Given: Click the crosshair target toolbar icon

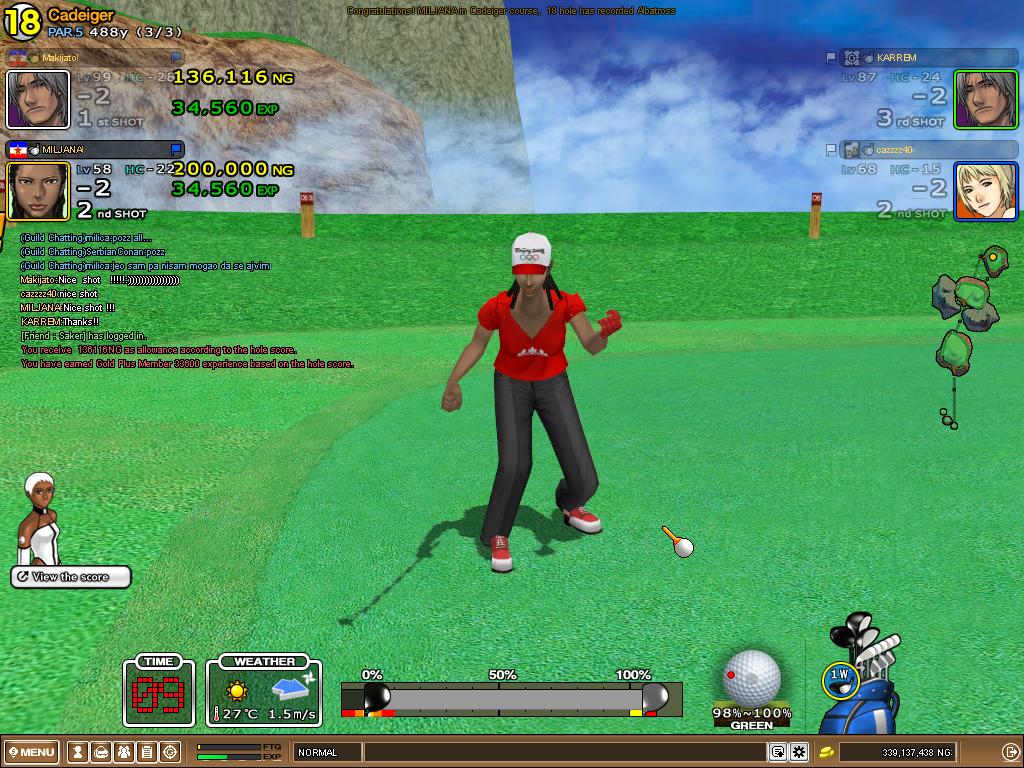Looking at the screenshot, I should tap(170, 752).
